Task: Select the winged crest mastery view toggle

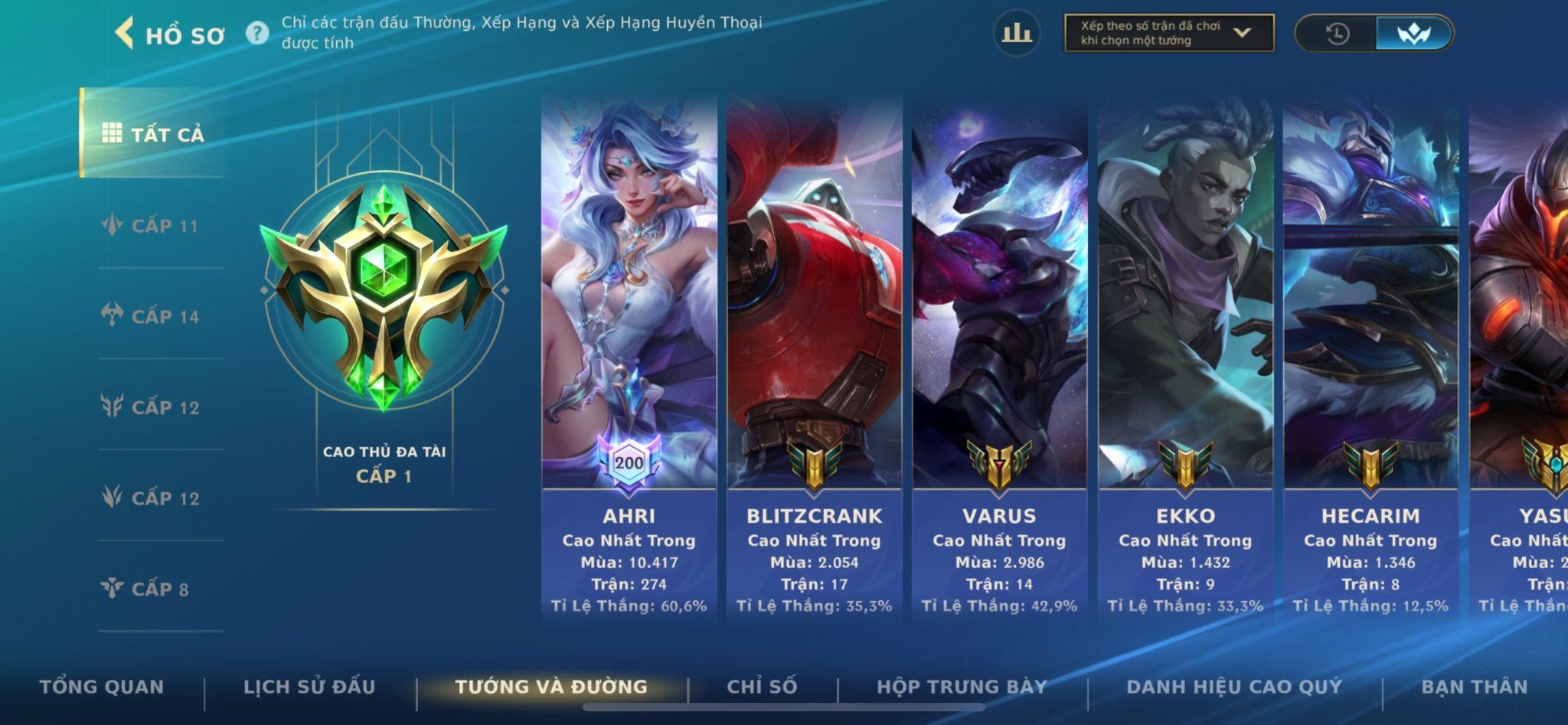Action: (1413, 34)
